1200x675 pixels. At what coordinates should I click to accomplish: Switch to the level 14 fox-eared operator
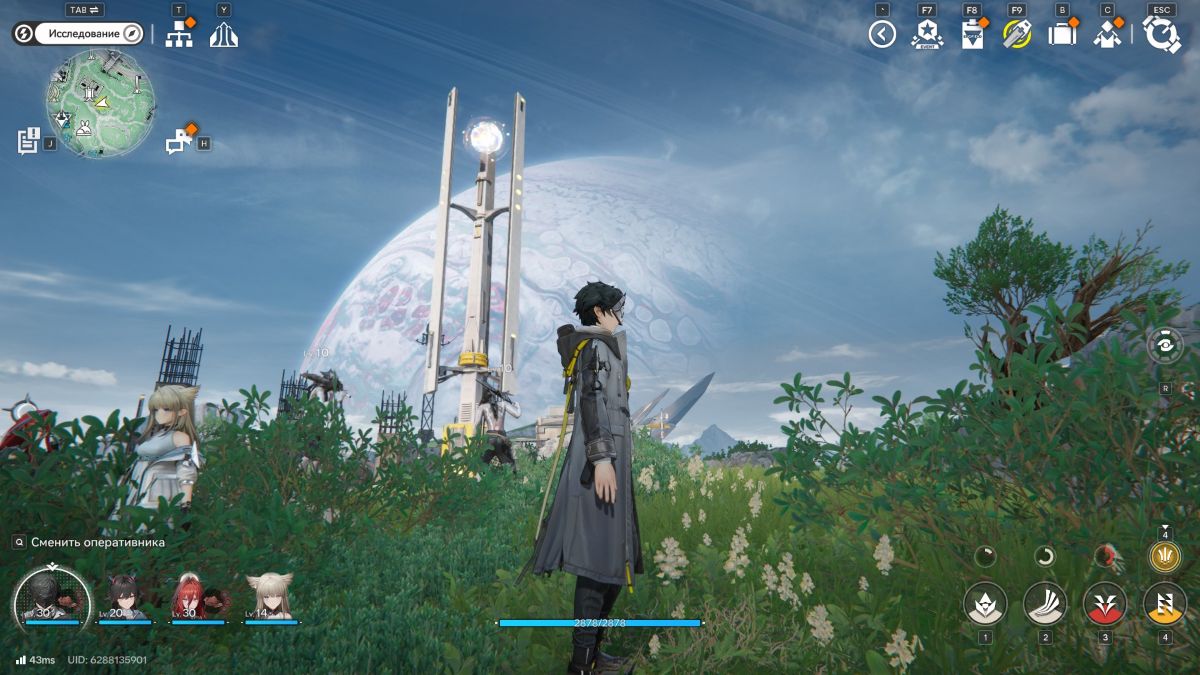271,598
